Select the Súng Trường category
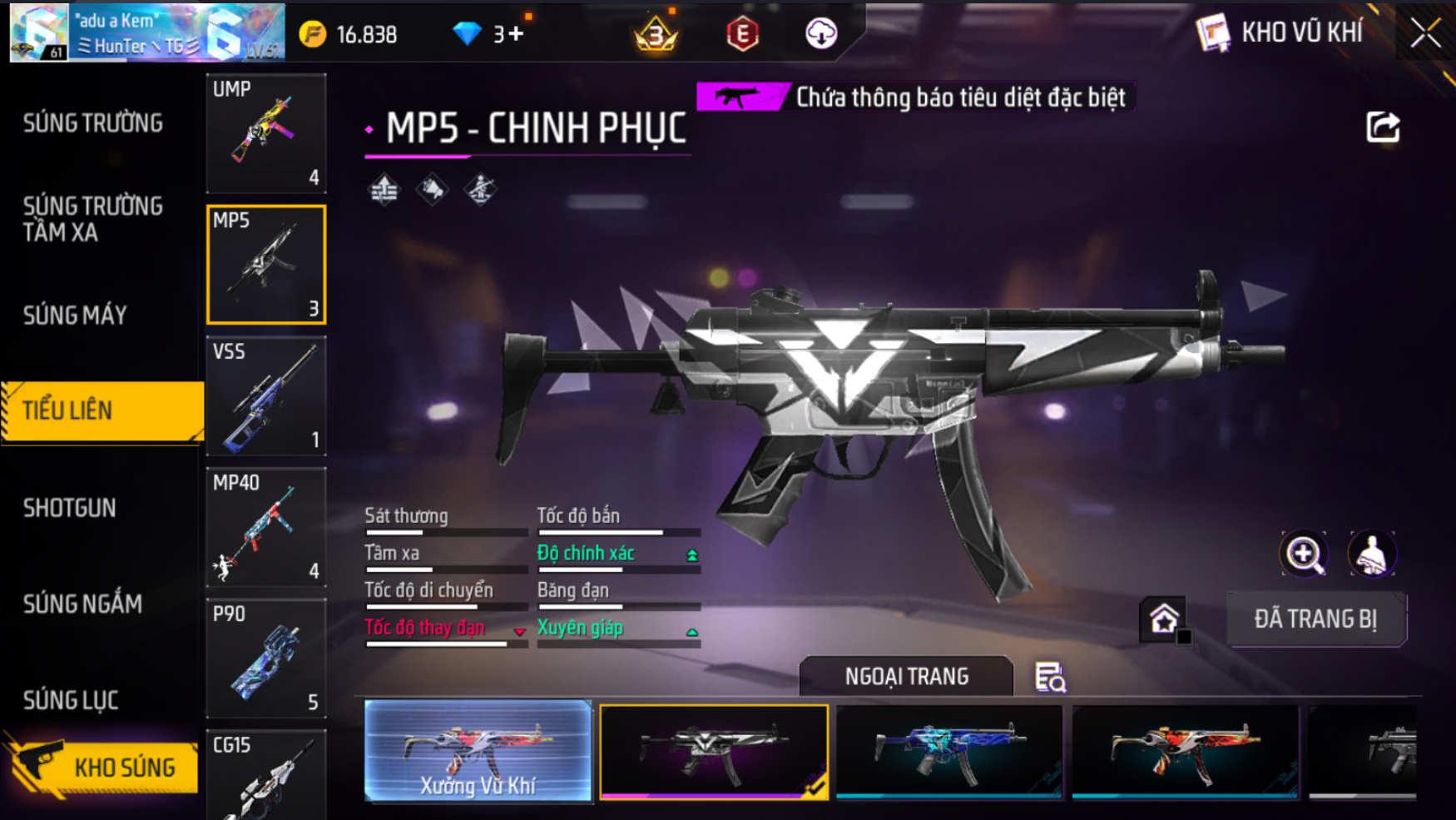The height and width of the screenshot is (820, 1456). pyautogui.click(x=93, y=123)
